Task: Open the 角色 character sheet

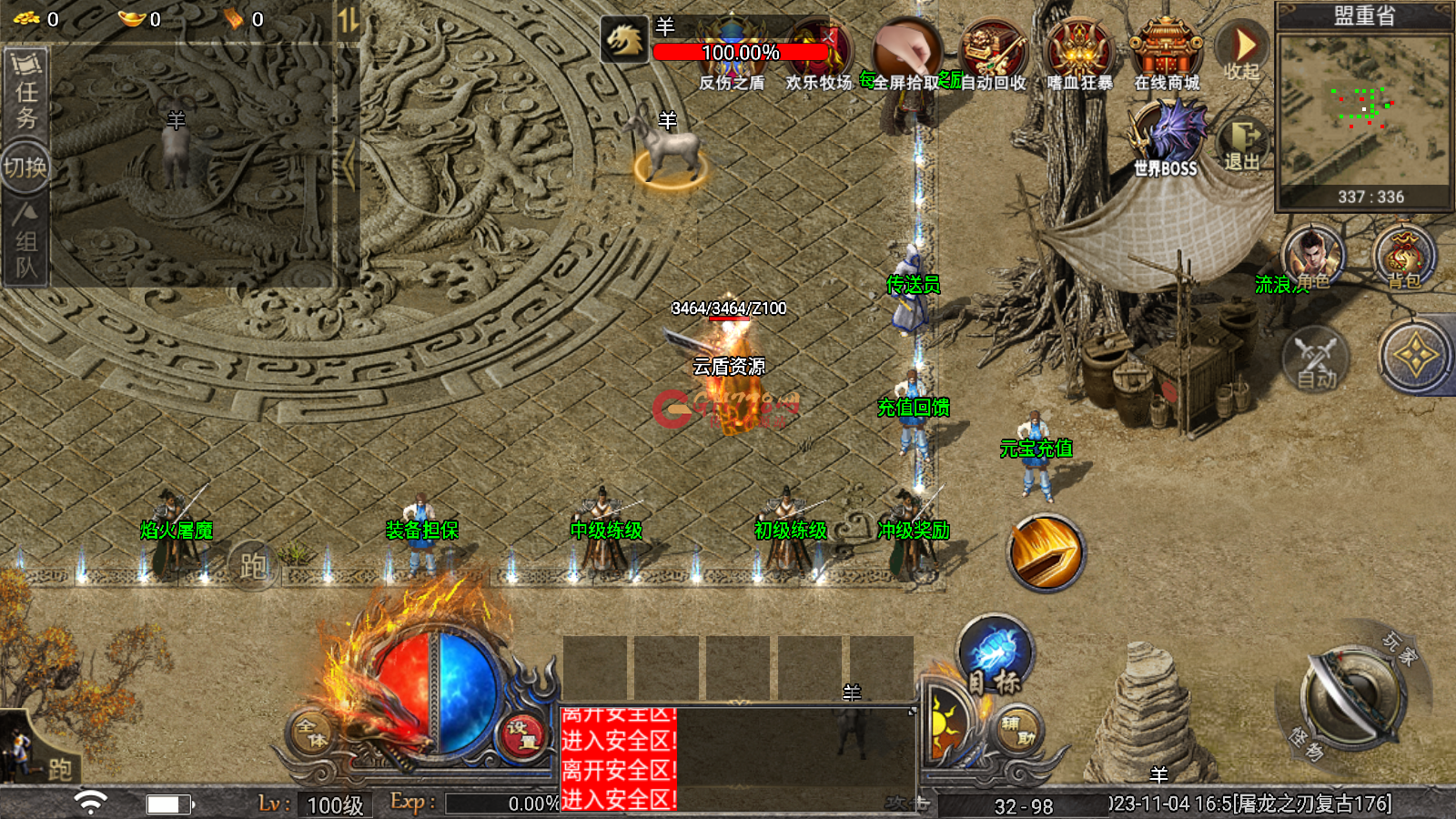Action: pos(1313,257)
